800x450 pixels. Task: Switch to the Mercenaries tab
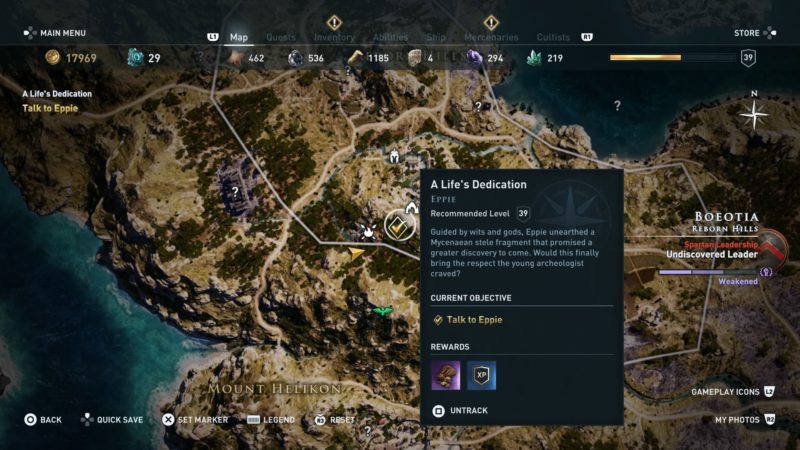[x=490, y=38]
